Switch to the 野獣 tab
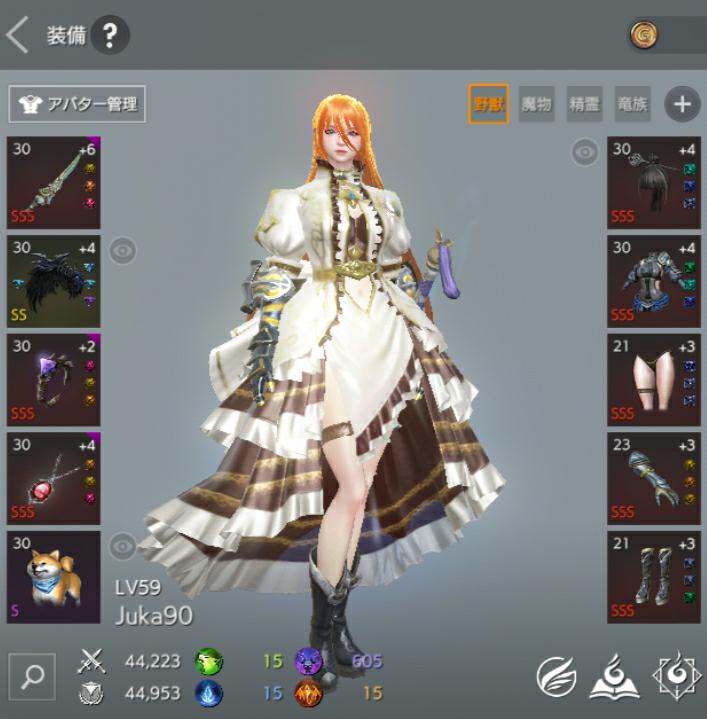Screen dimensions: 707x719 [488, 103]
